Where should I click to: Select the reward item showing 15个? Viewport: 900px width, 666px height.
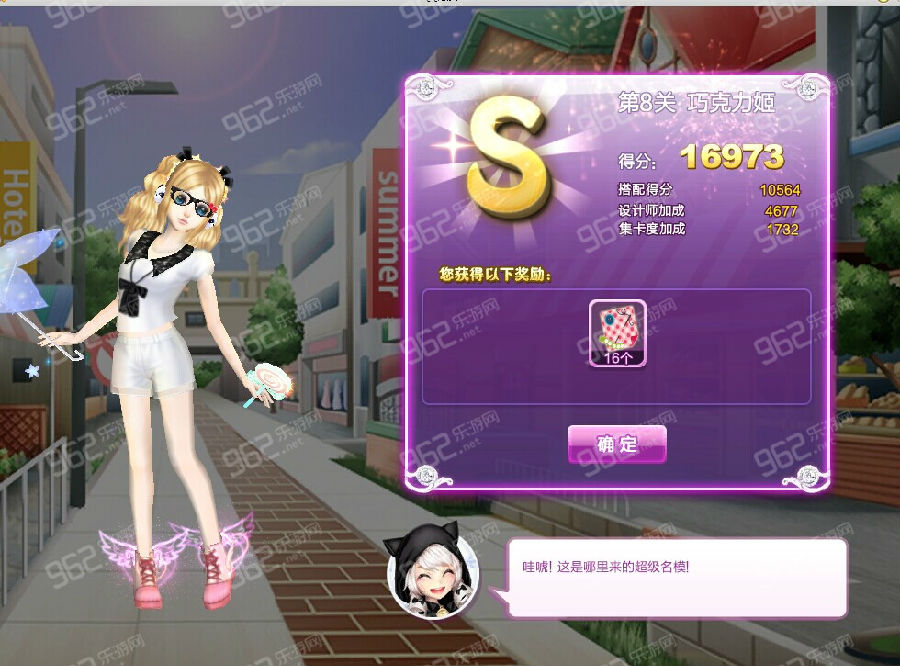(617, 334)
